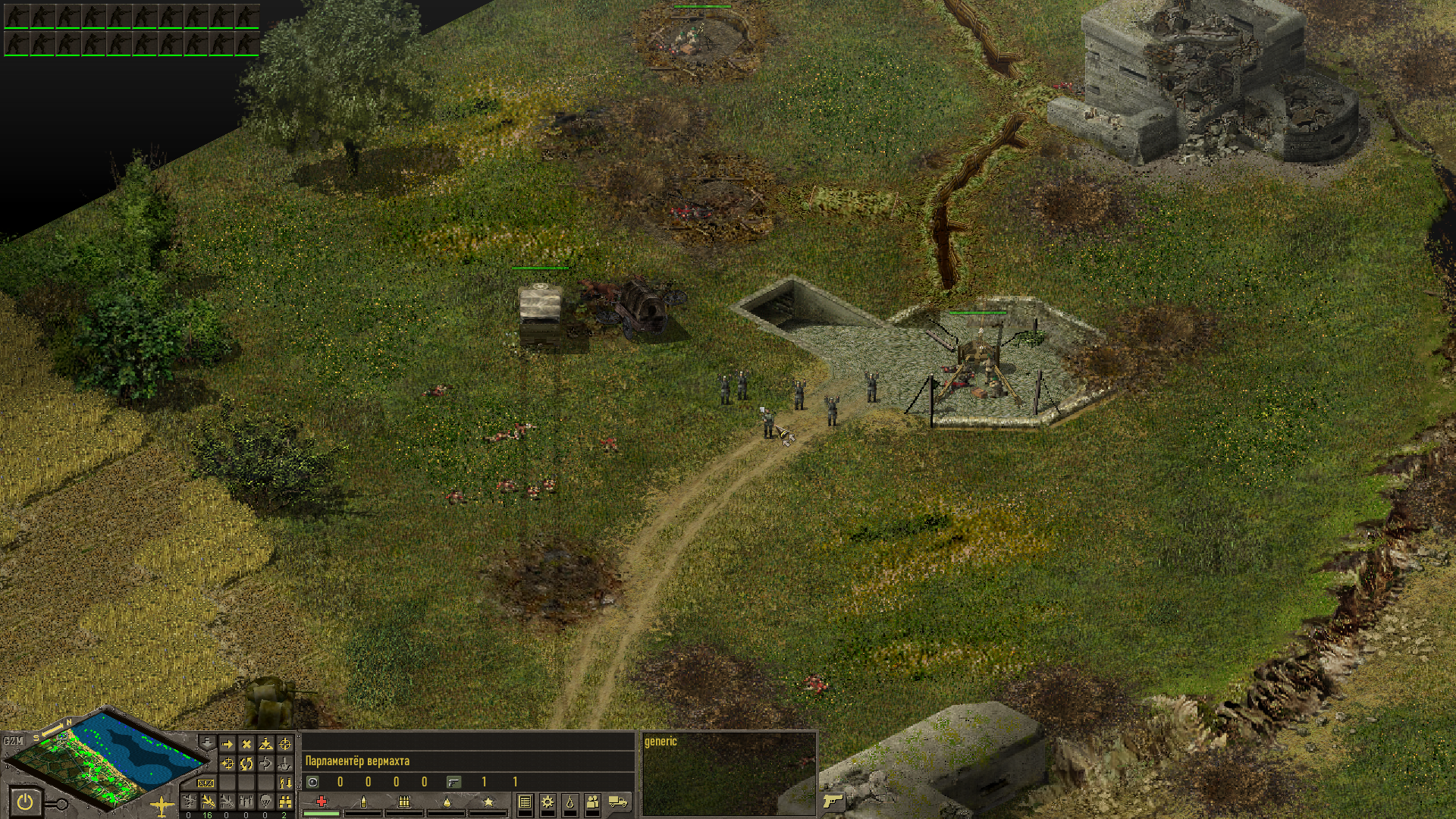Open the game menu with the power button

point(24,802)
